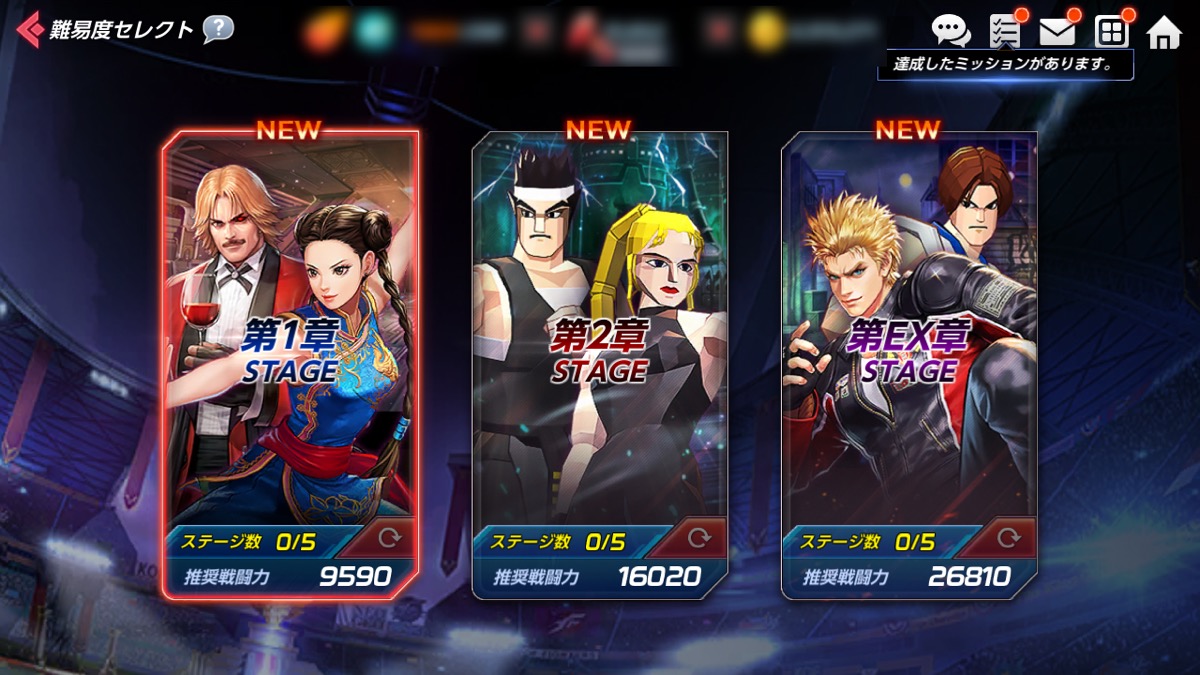The width and height of the screenshot is (1200, 675).
Task: Open the help question mark bubble
Action: (x=218, y=29)
